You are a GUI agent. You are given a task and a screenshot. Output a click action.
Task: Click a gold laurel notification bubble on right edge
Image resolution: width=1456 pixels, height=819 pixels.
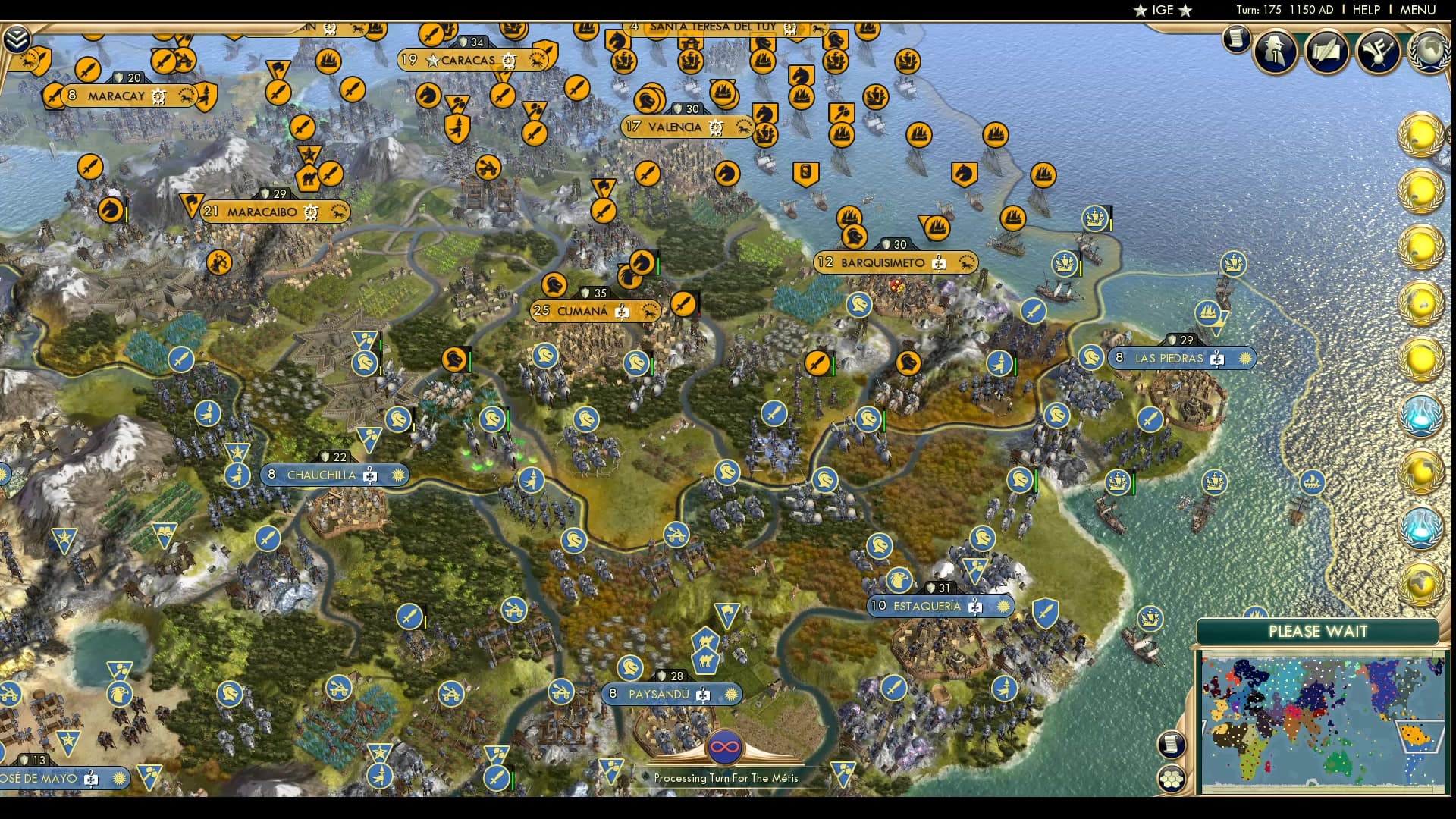(x=1423, y=136)
